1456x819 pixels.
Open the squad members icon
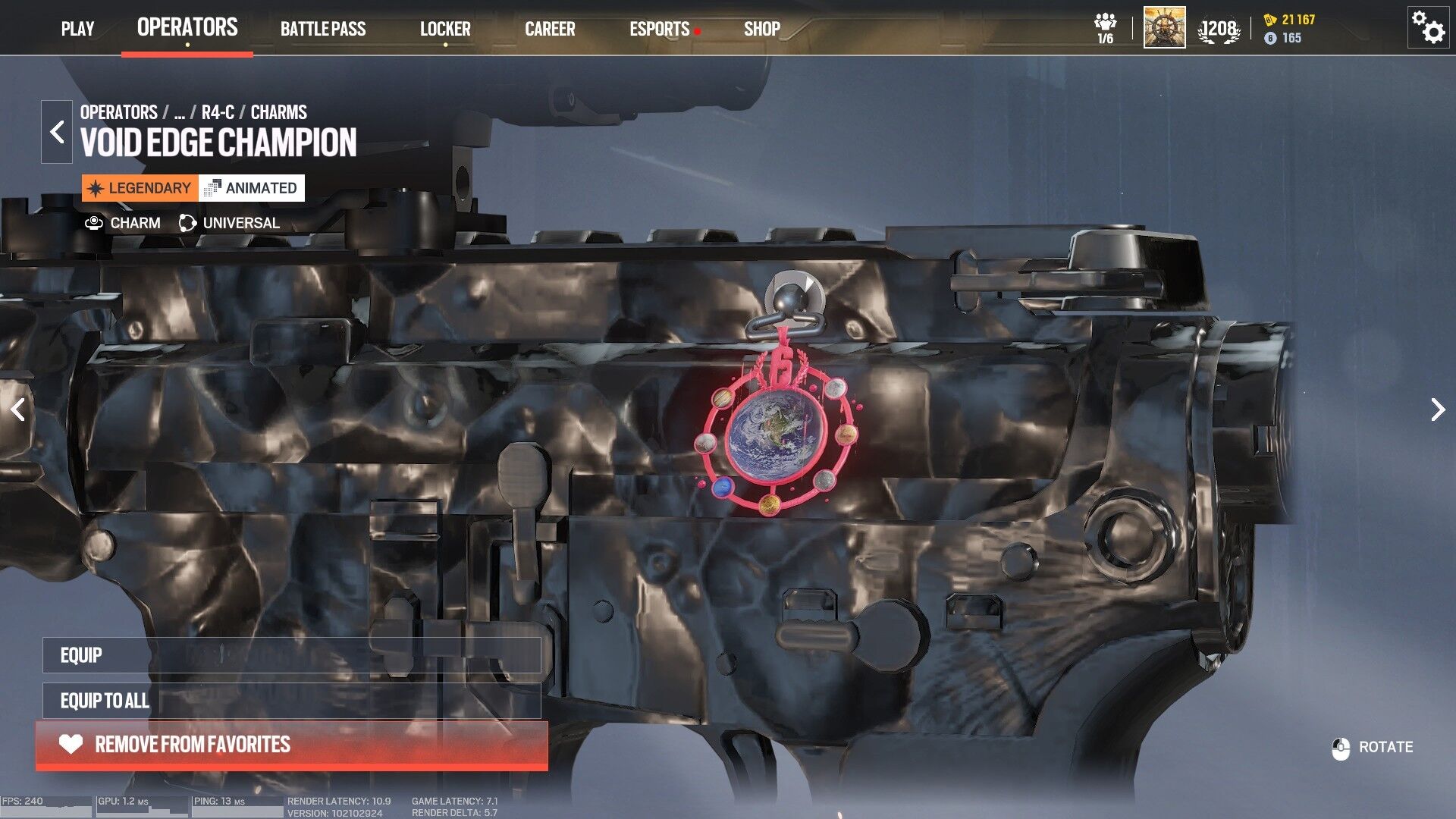tap(1106, 28)
